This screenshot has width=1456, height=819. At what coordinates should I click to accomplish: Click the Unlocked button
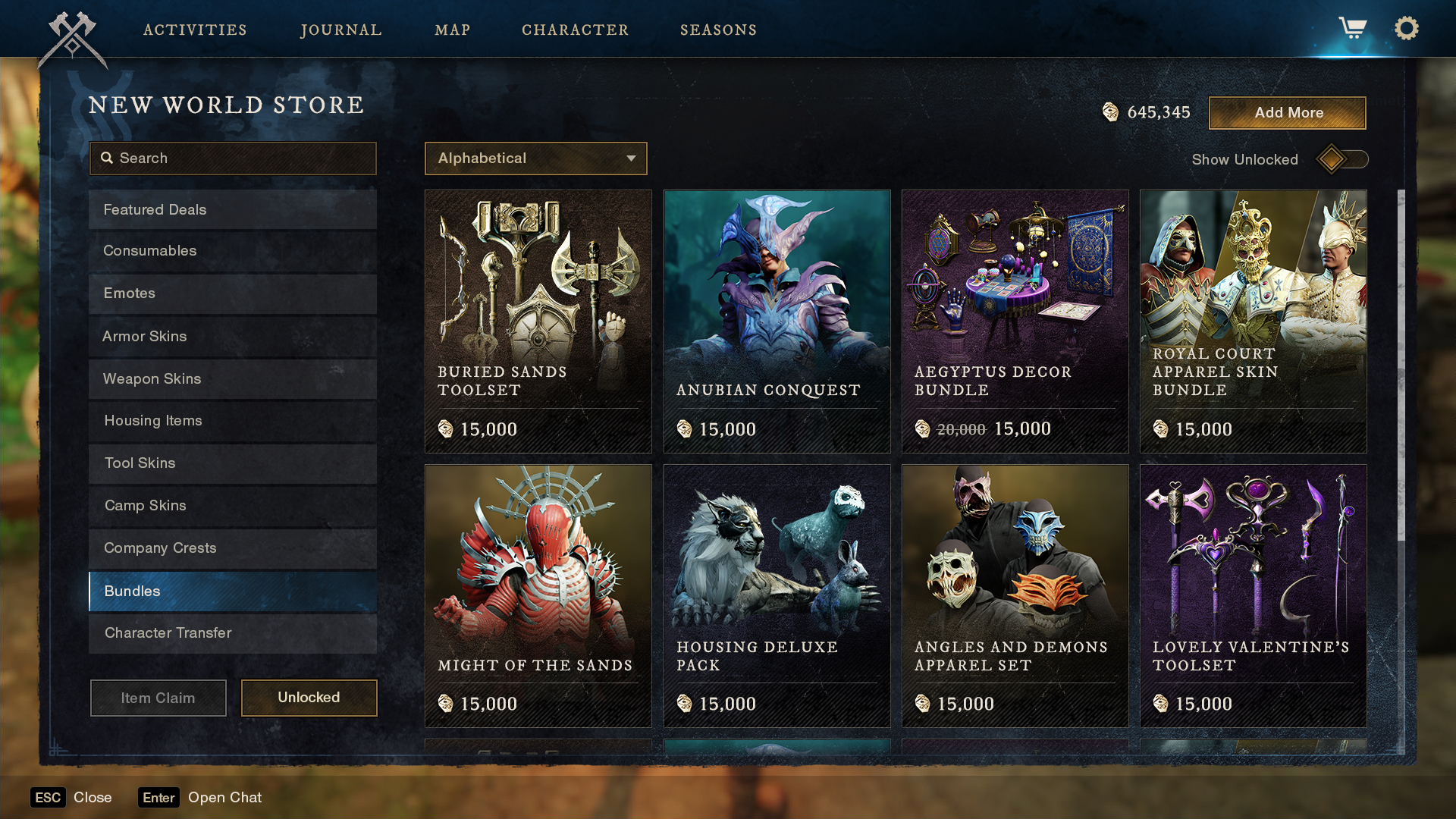(x=309, y=698)
